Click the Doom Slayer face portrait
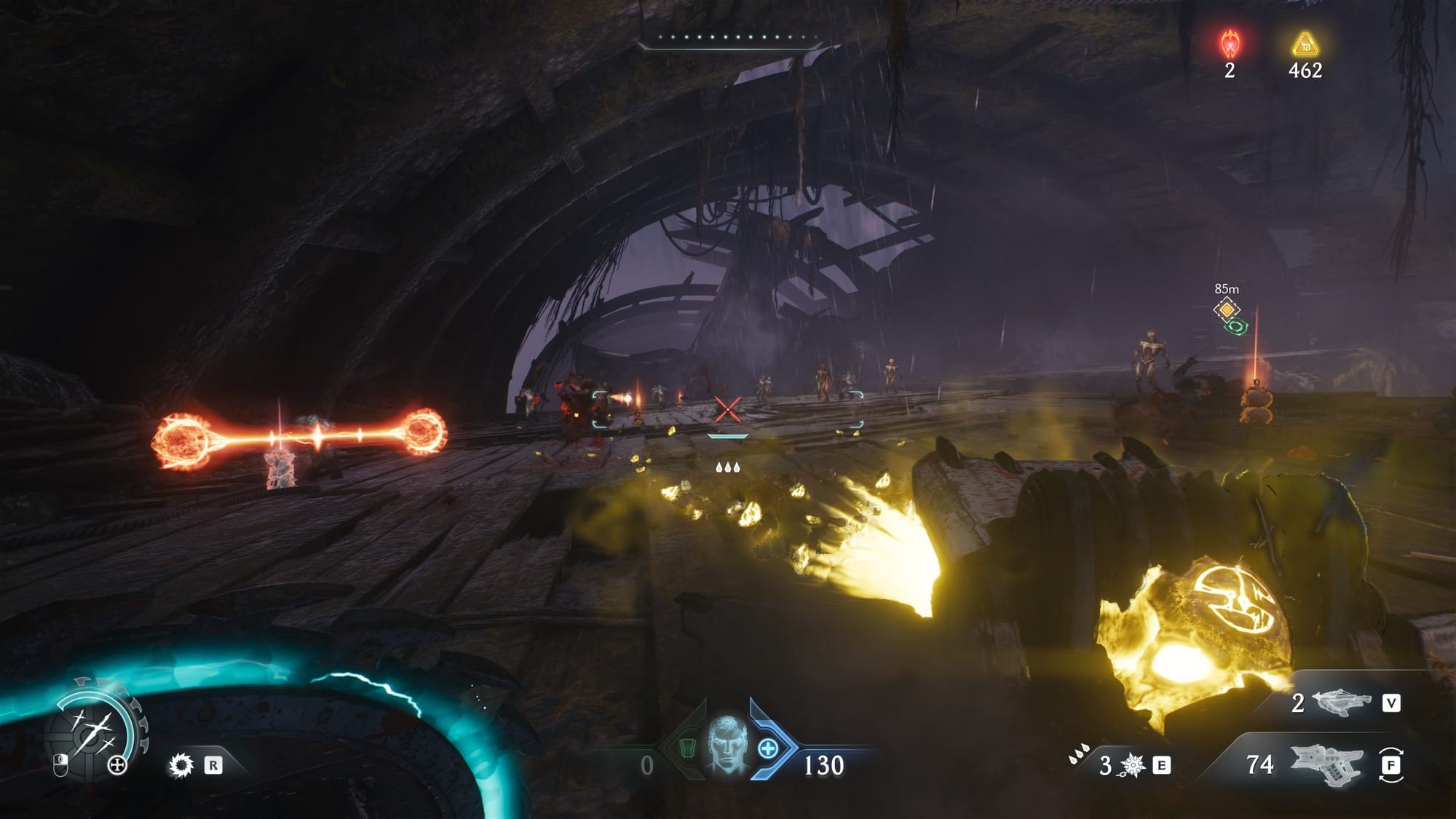The image size is (1456, 819). click(x=729, y=745)
